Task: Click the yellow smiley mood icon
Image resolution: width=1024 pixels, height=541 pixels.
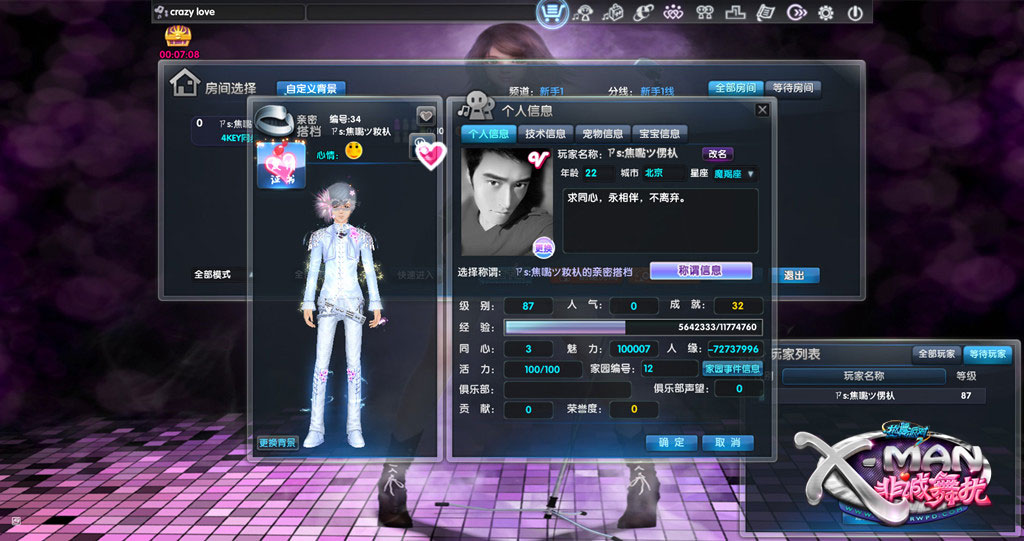Action: coord(353,151)
